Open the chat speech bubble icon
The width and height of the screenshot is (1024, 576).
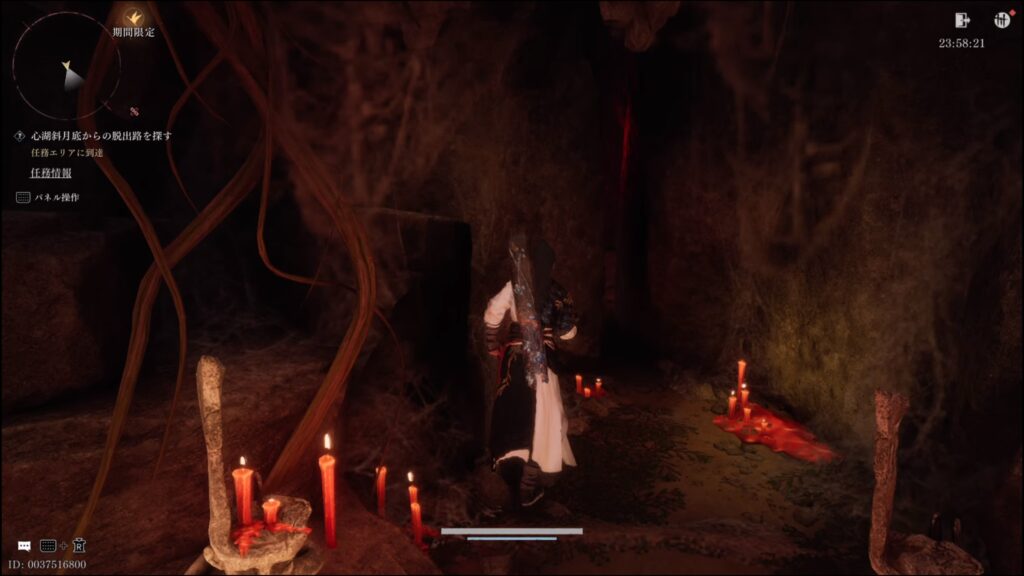[x=24, y=546]
